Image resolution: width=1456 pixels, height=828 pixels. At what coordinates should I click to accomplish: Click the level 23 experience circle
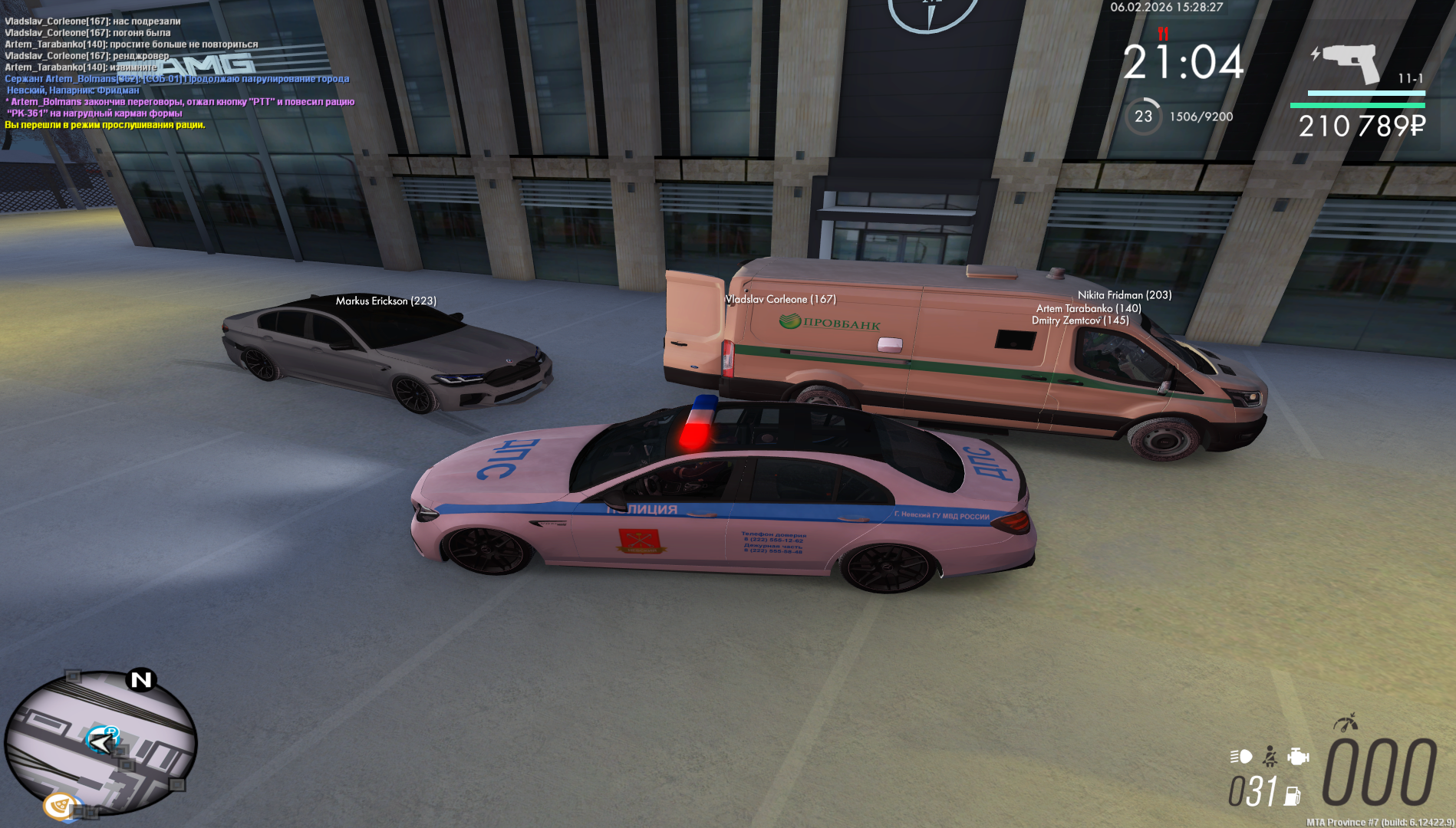(x=1143, y=117)
